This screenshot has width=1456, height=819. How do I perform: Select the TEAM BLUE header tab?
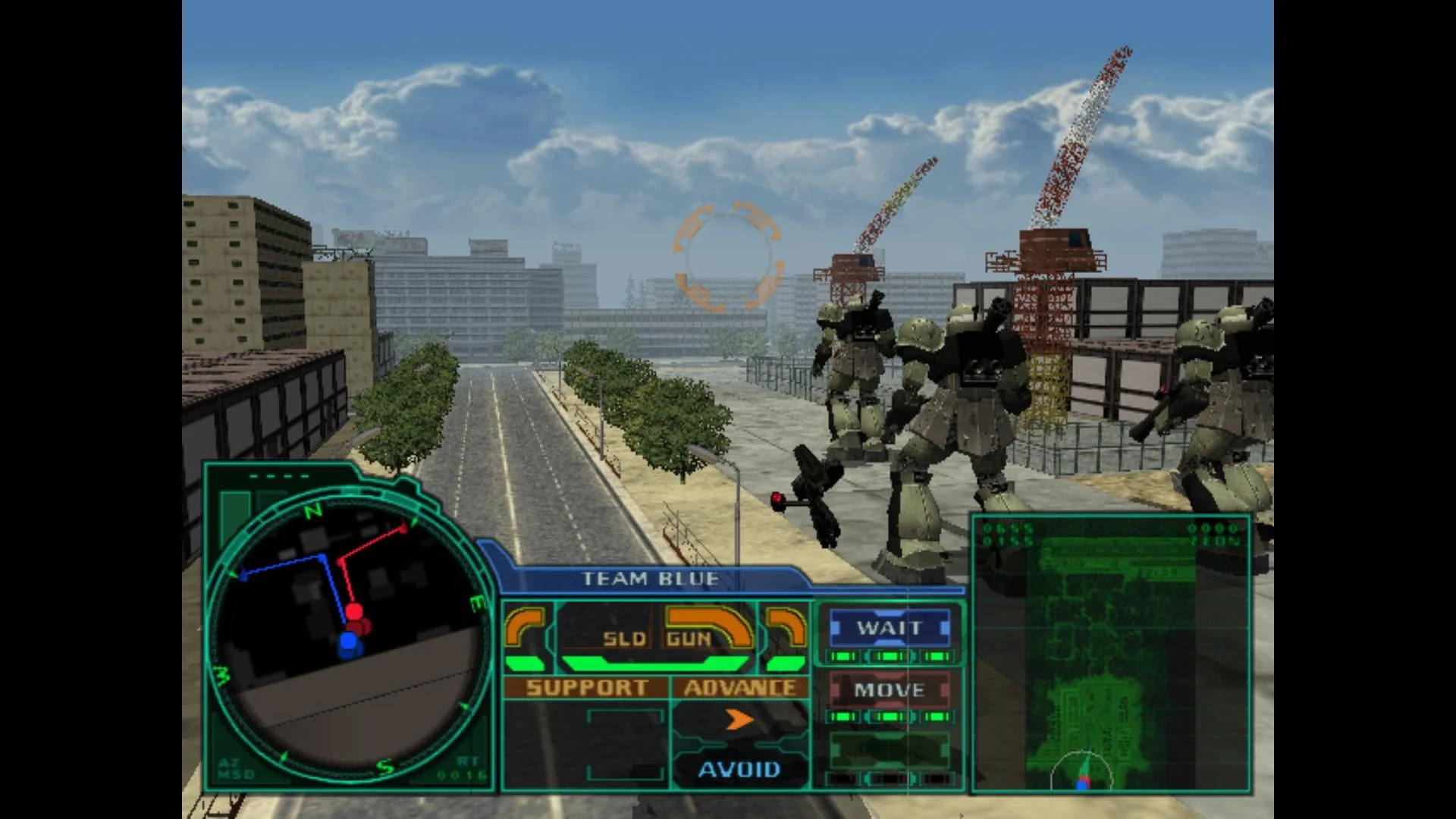coord(648,578)
